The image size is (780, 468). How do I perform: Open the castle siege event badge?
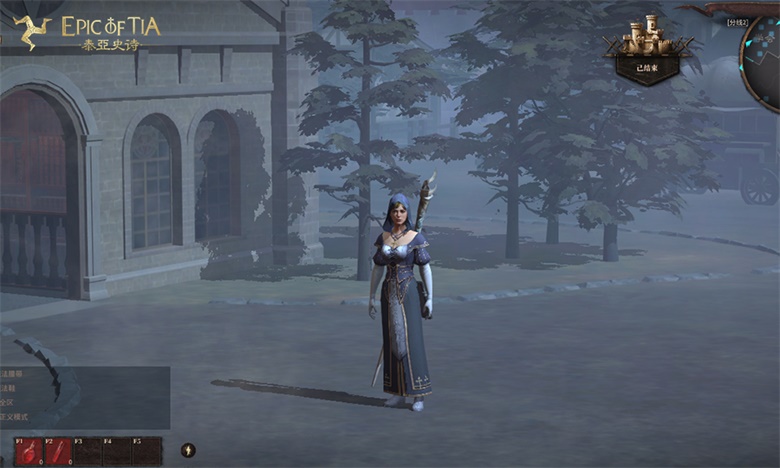(648, 49)
